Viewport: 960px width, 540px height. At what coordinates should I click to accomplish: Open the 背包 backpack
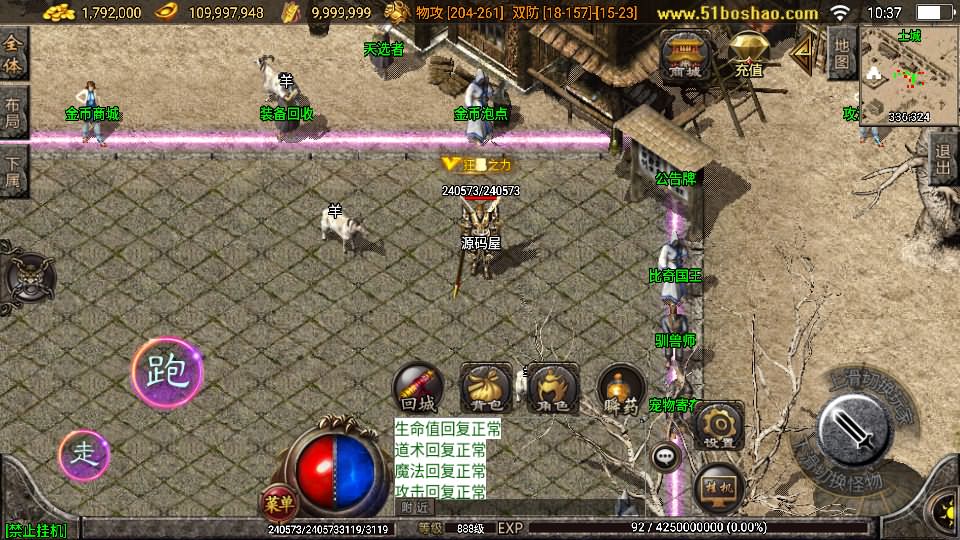tap(486, 387)
